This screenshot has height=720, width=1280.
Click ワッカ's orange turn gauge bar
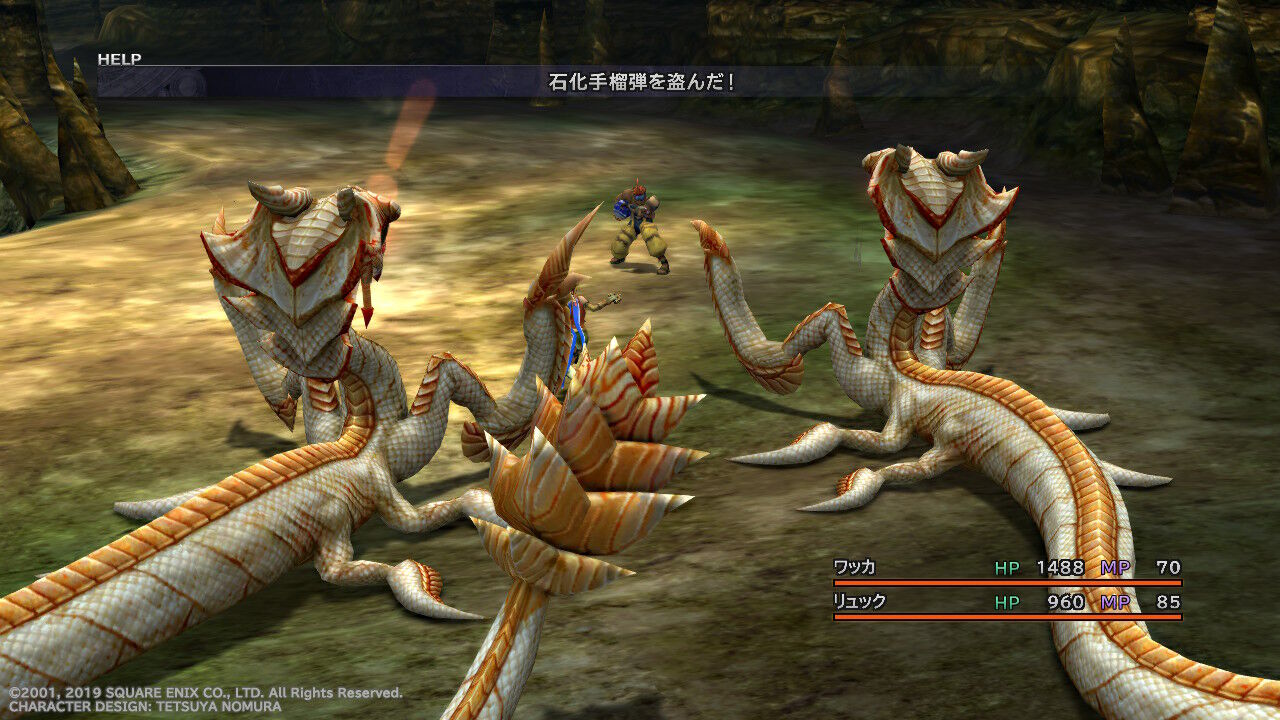(1010, 582)
